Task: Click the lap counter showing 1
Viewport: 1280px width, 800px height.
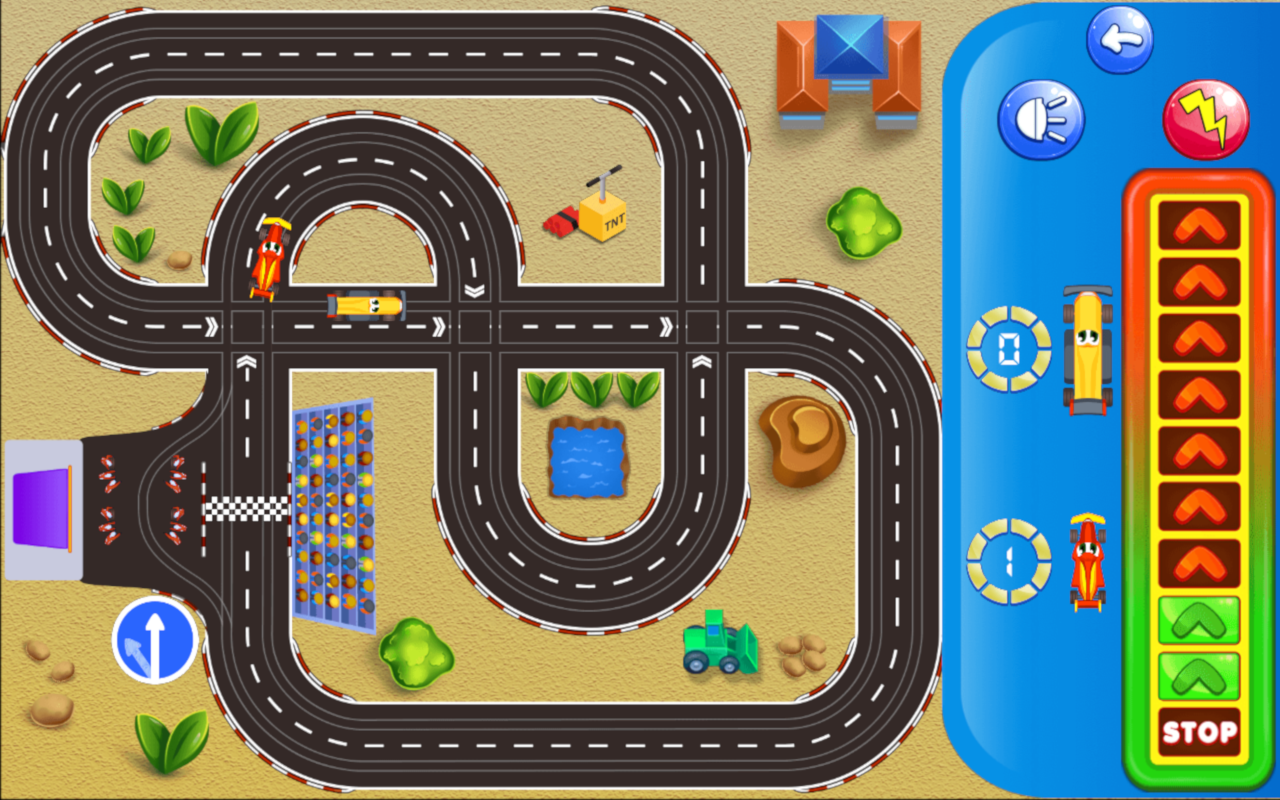Action: click(x=1007, y=560)
